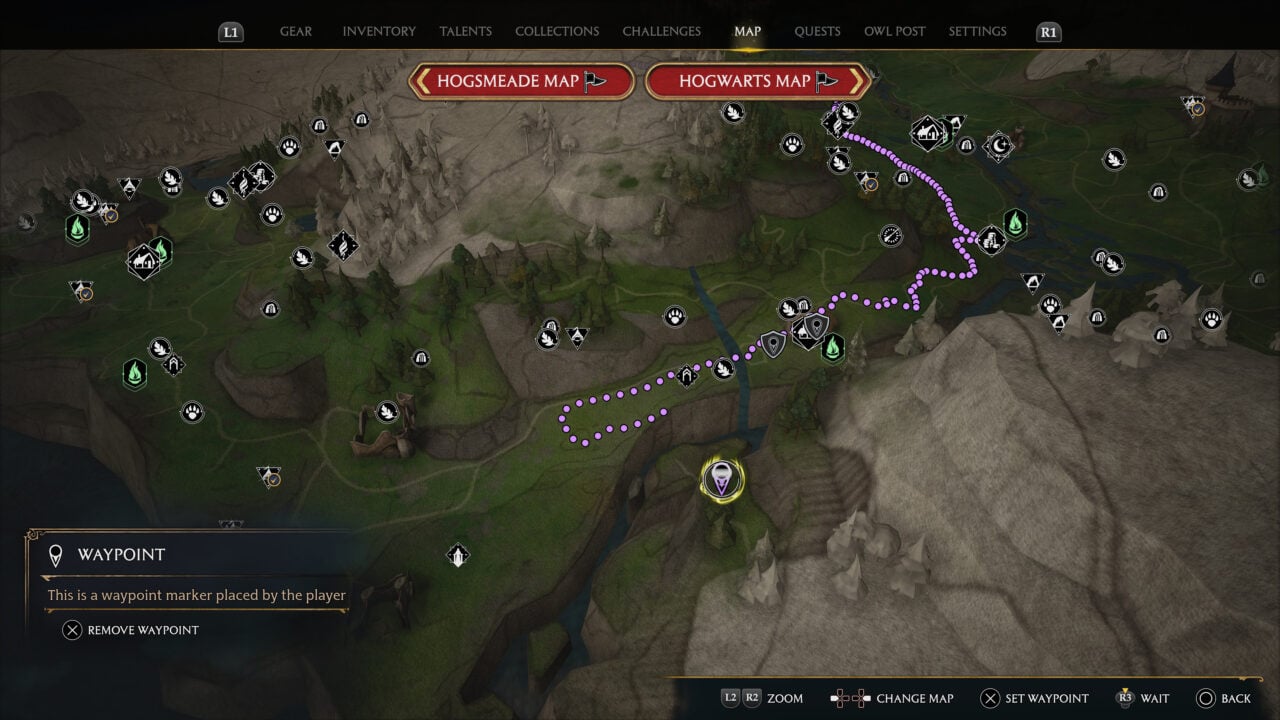
Task: Select the glowing purple waypoint marker
Action: (721, 480)
